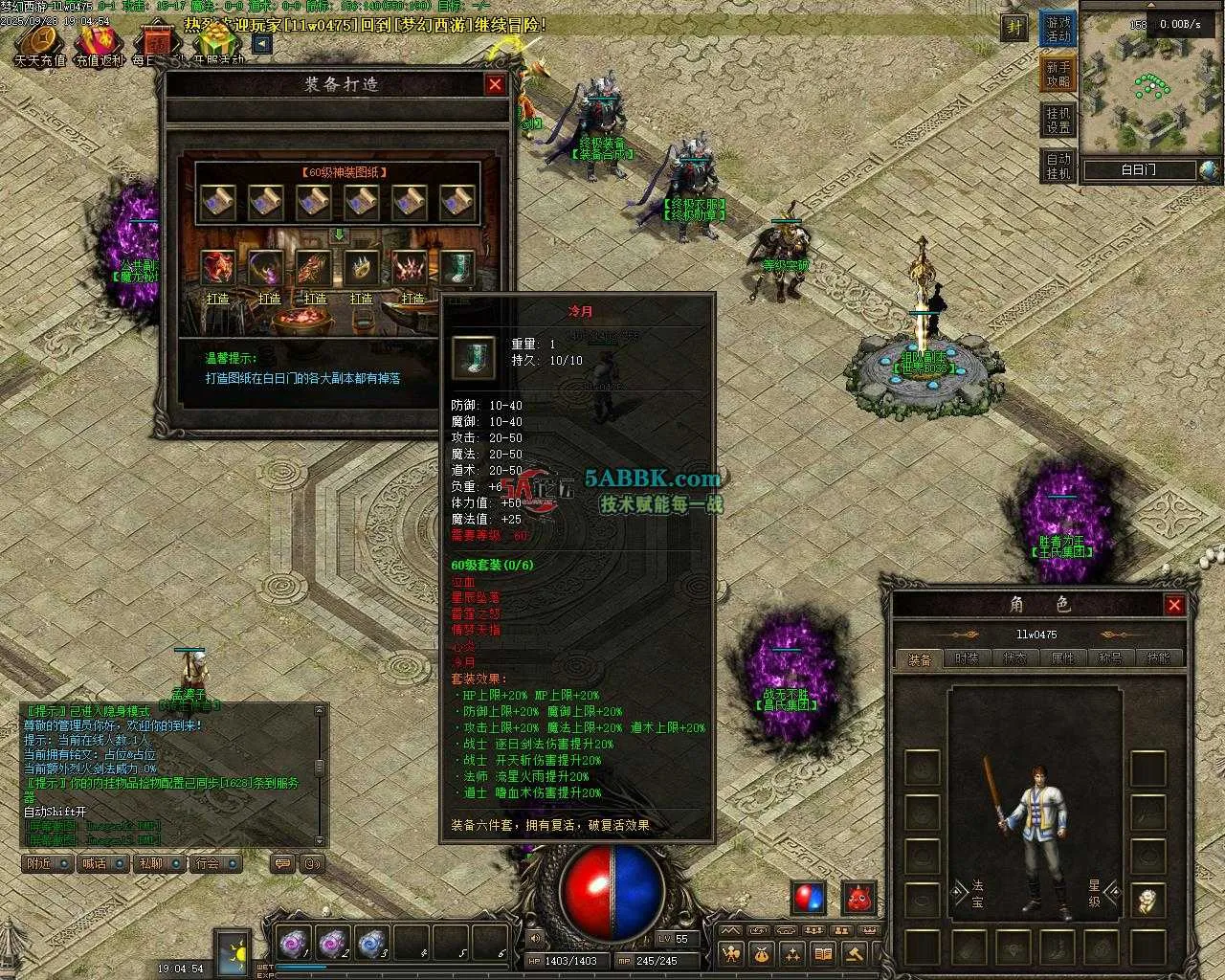Switch to the 状态 status tab

[1014, 658]
